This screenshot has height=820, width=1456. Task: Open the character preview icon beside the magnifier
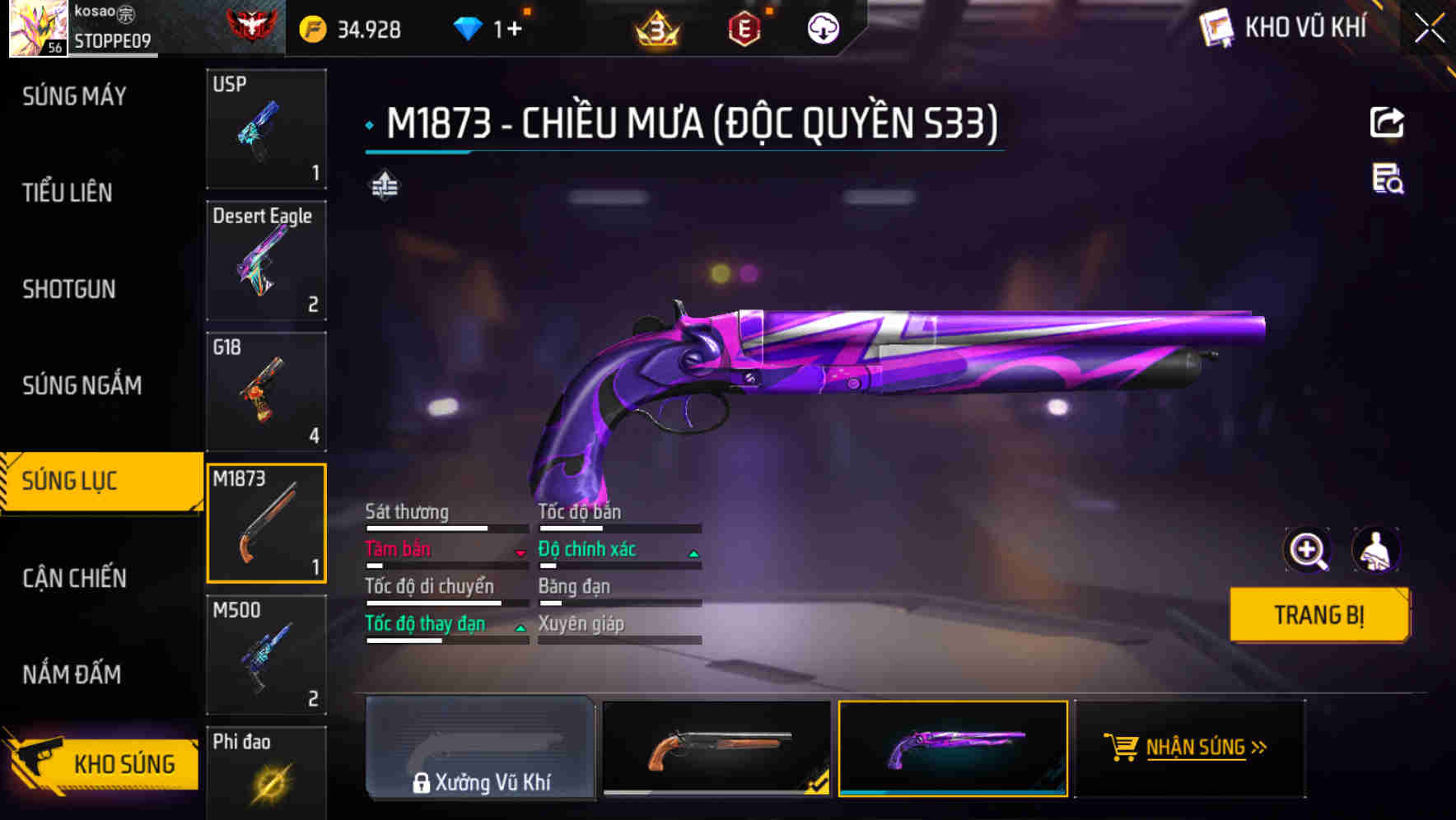(x=1378, y=549)
